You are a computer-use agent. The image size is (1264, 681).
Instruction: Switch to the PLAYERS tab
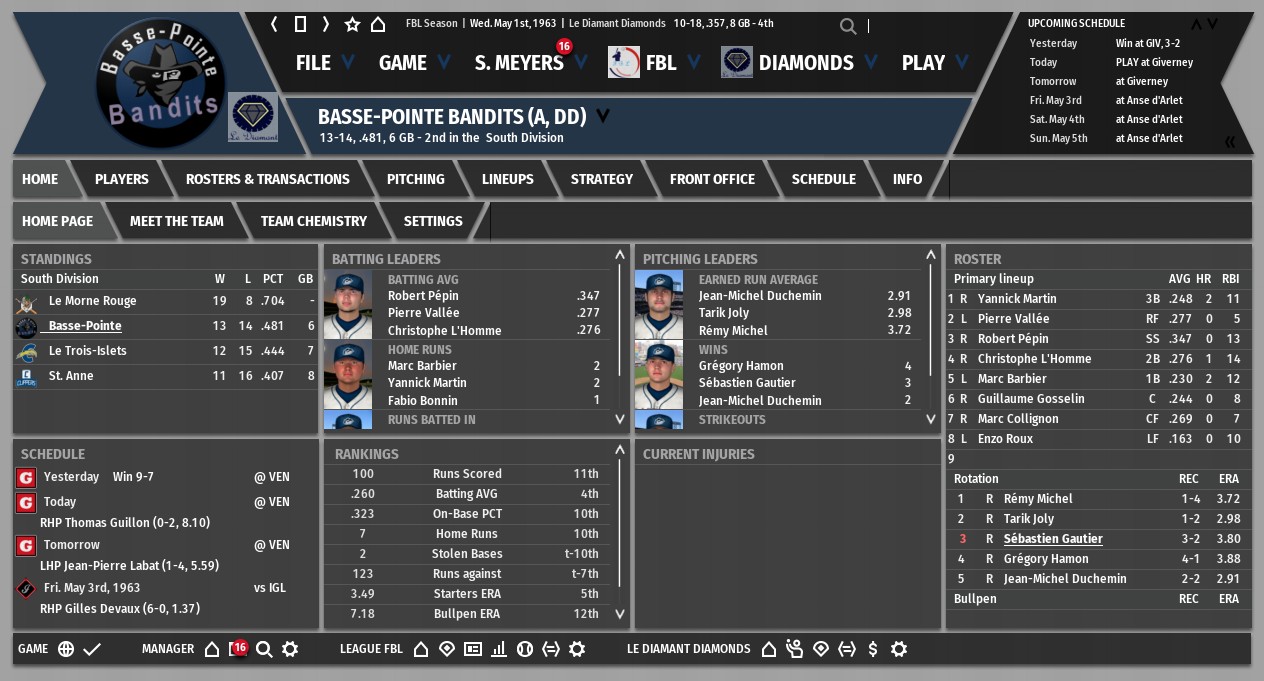(121, 179)
